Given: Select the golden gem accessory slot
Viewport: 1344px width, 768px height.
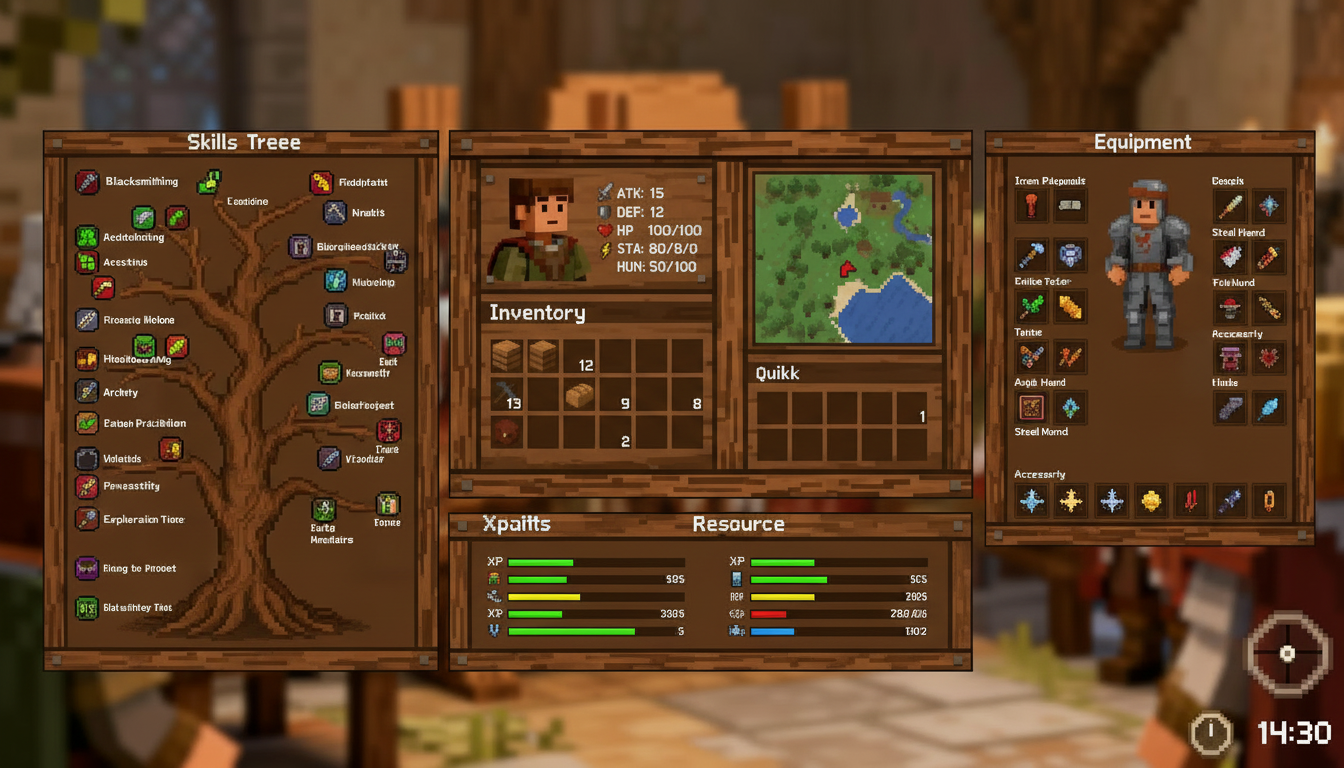Looking at the screenshot, I should 1151,500.
